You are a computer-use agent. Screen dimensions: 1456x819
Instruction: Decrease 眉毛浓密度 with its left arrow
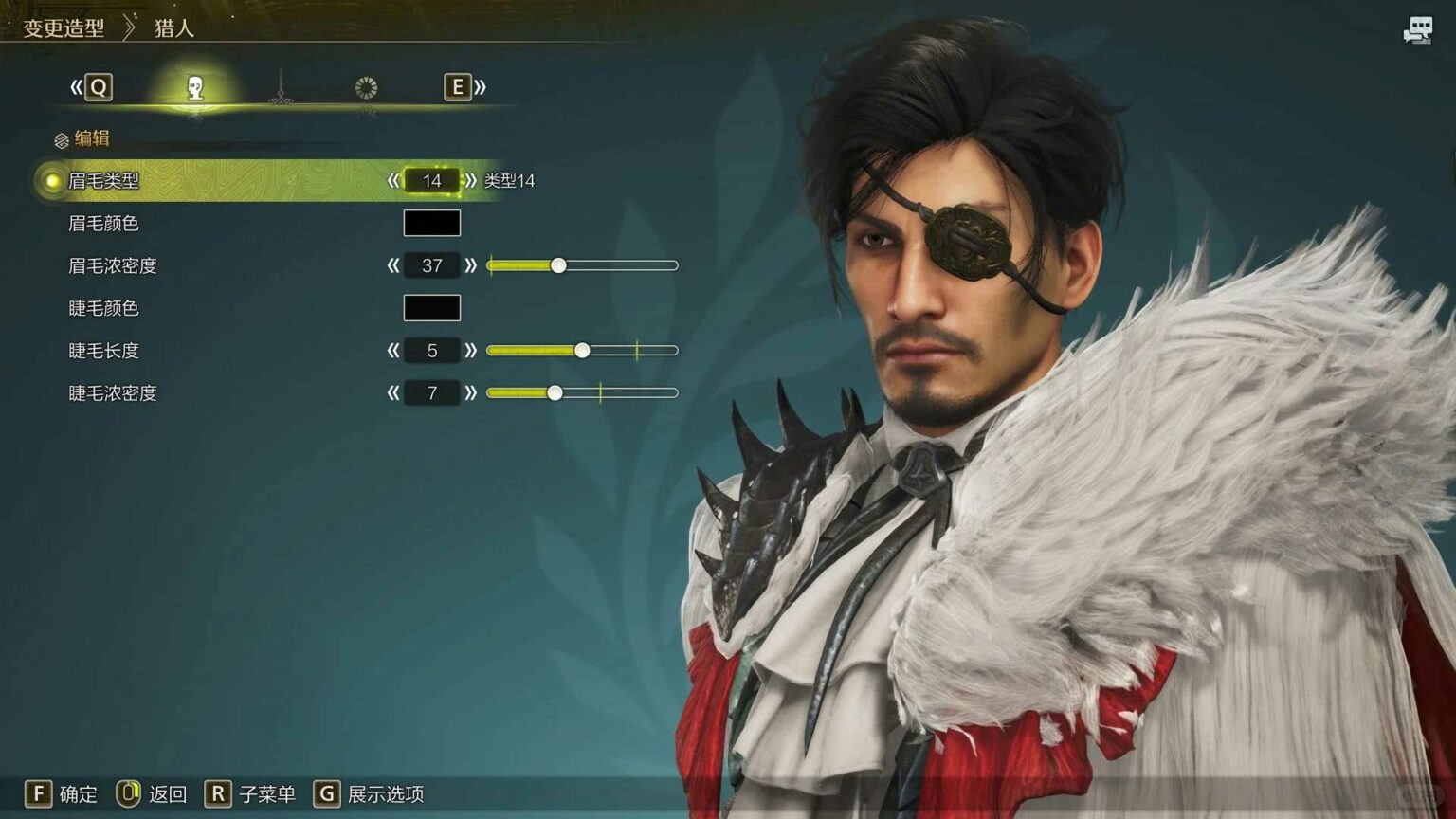(x=393, y=265)
